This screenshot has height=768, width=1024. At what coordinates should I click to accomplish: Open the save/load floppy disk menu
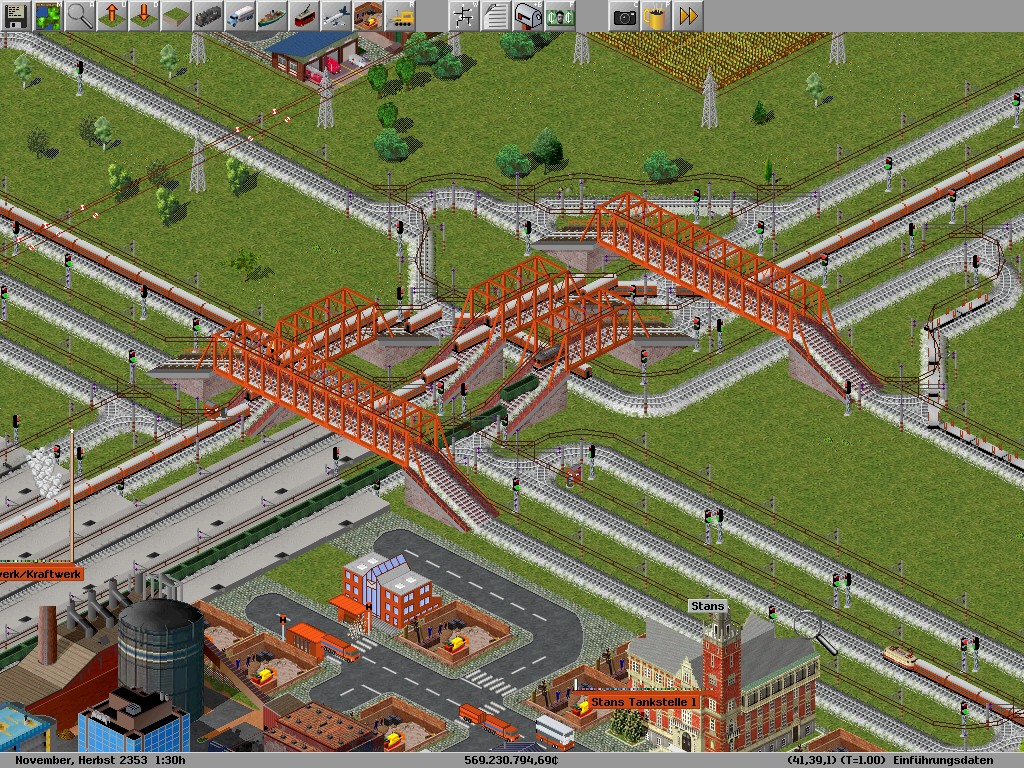(16, 16)
